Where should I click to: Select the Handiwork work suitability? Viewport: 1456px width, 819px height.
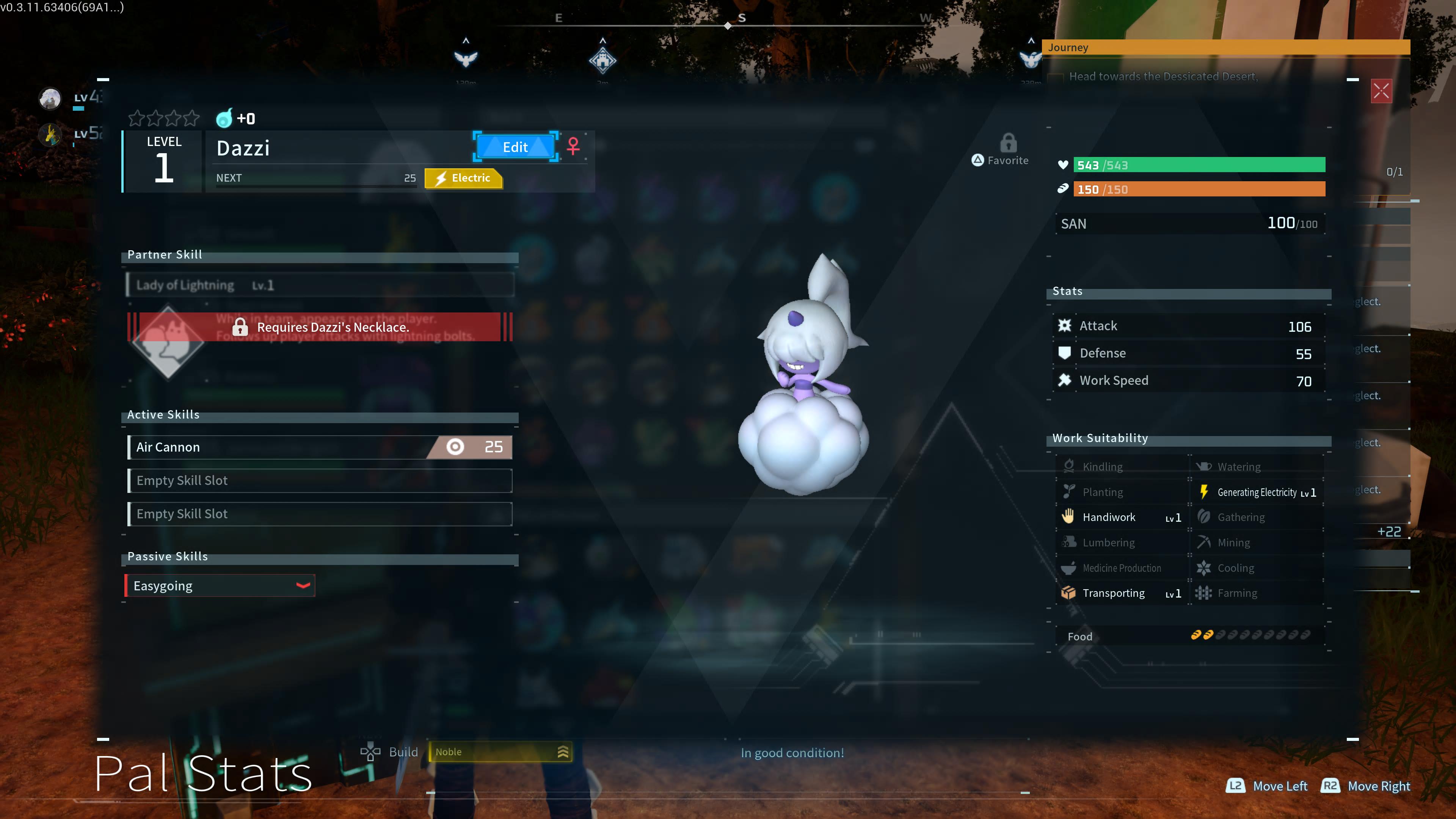click(1122, 517)
